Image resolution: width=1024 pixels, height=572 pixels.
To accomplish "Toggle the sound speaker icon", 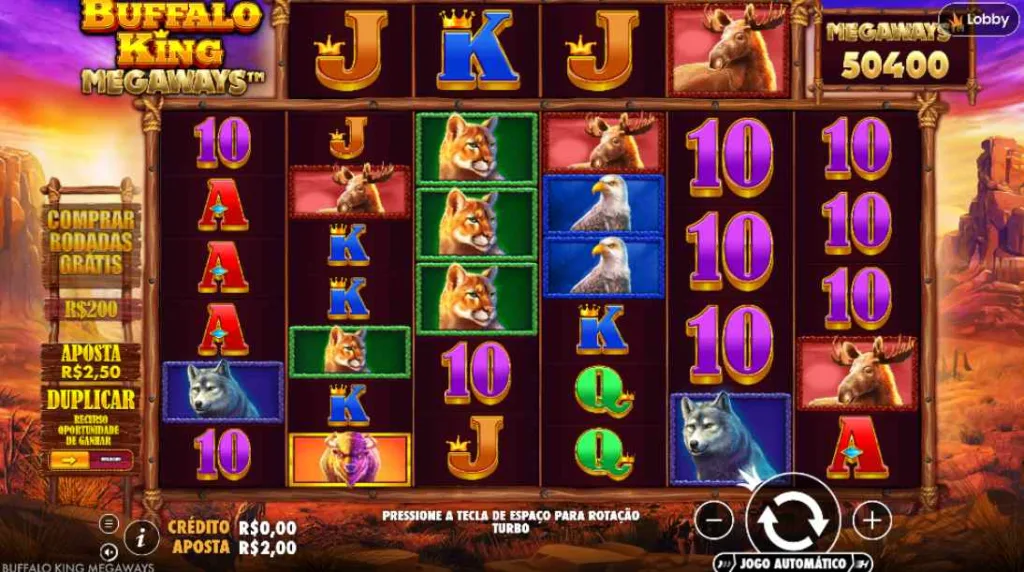I will (x=109, y=551).
